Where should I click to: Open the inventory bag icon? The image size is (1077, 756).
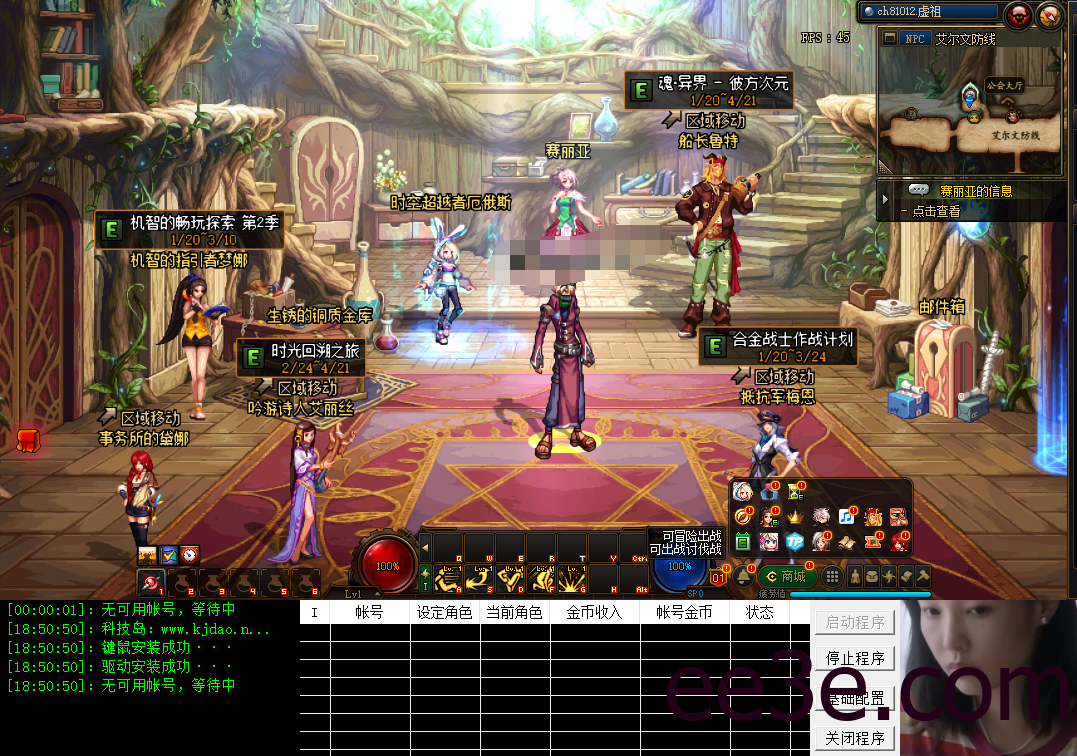coord(873,577)
